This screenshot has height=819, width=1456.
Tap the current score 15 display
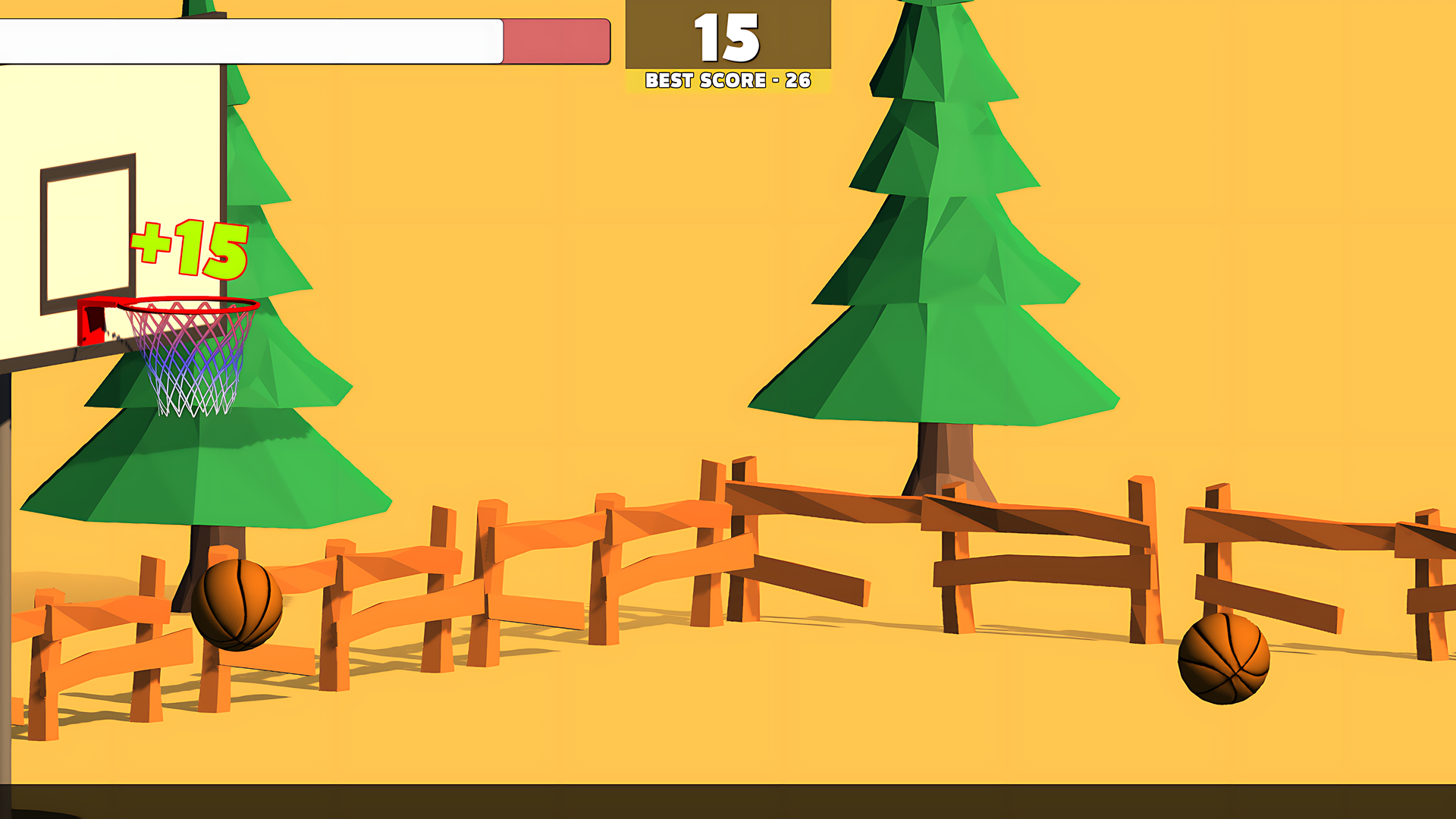pos(727,36)
